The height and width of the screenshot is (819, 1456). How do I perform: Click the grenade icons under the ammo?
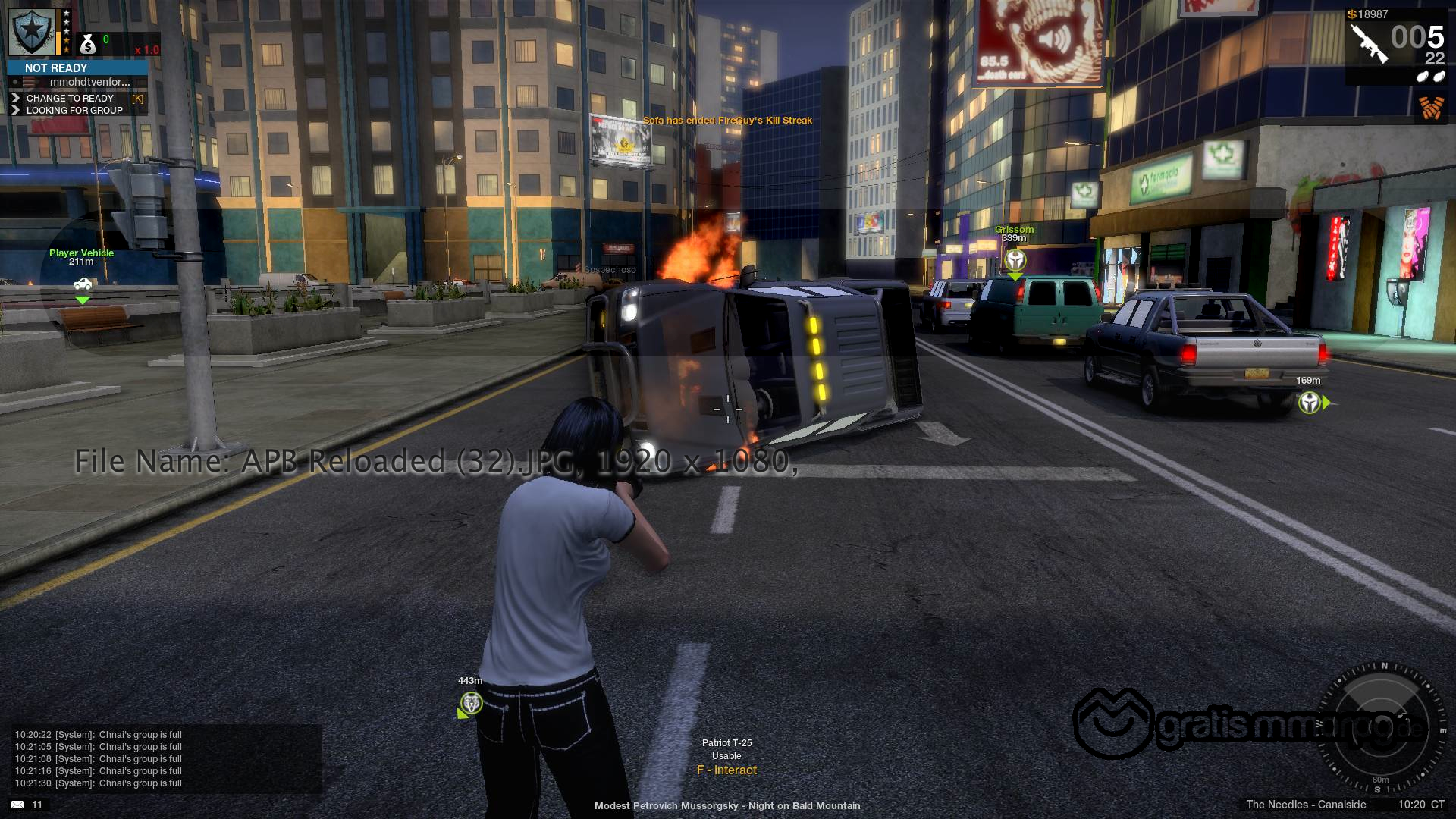click(x=1429, y=76)
